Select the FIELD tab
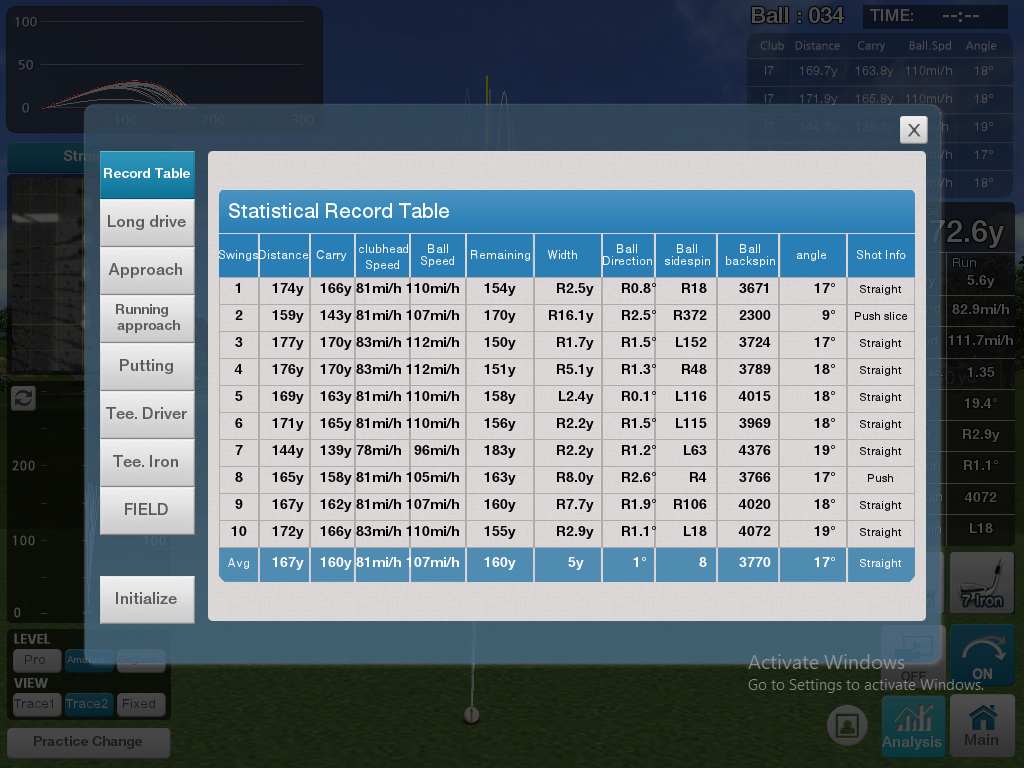Screen dimensions: 1024x768 (147, 510)
